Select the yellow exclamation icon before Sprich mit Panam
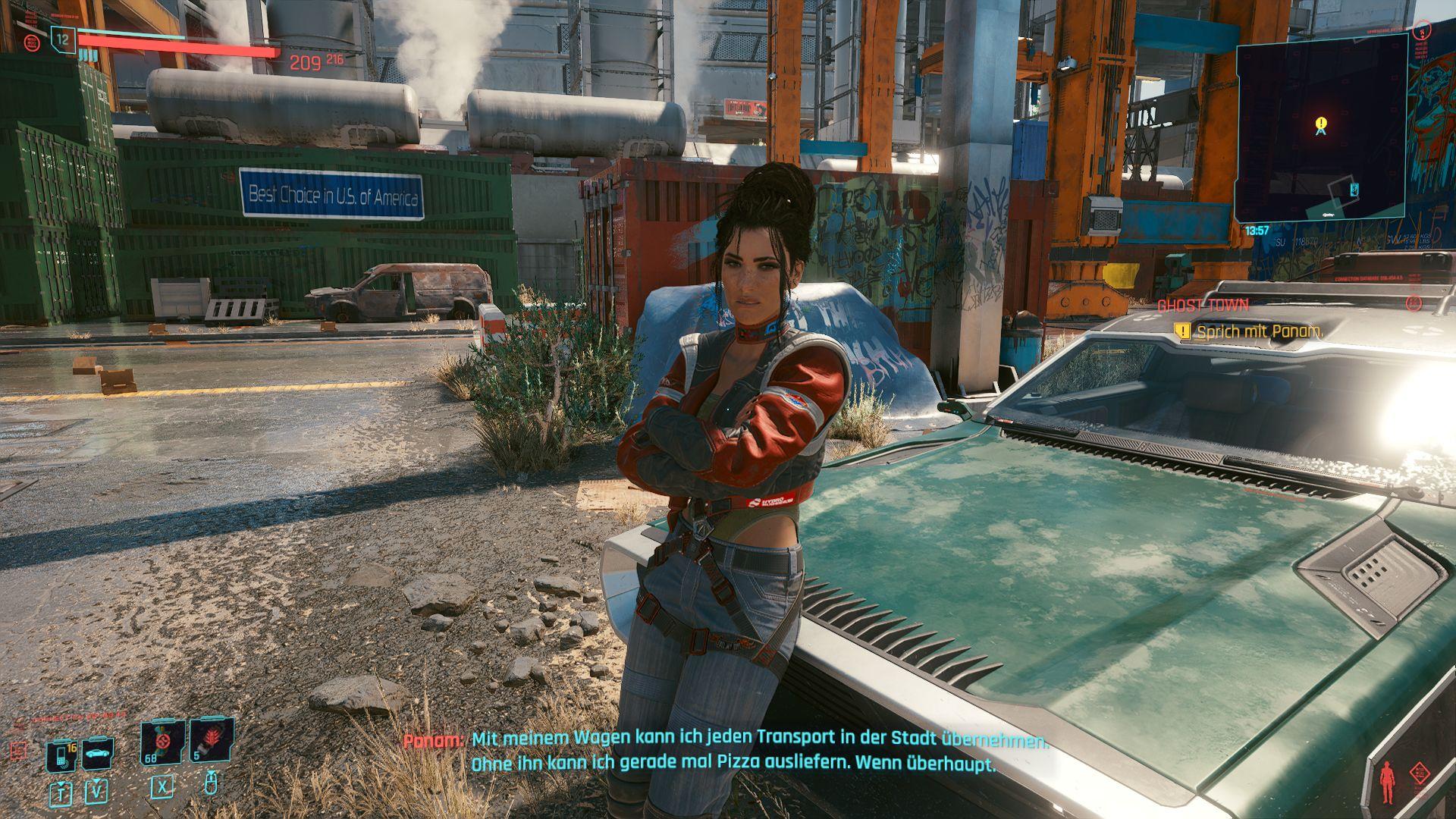The width and height of the screenshot is (1456, 819). (1185, 331)
